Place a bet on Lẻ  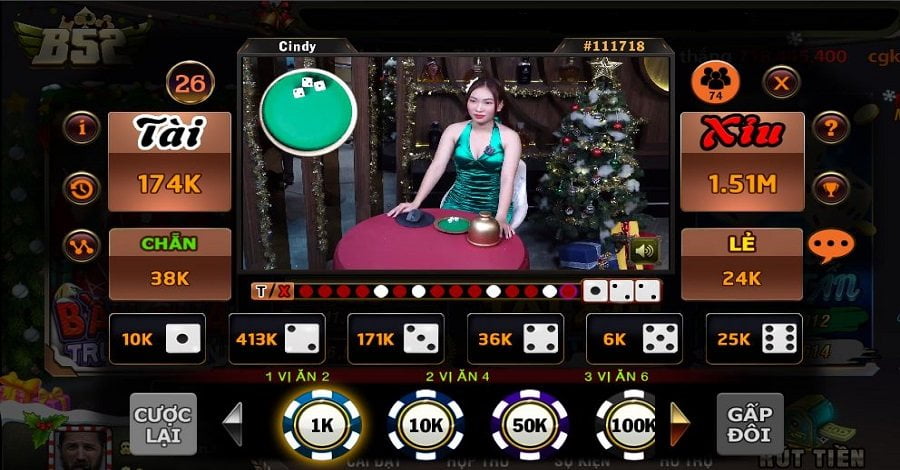click(x=742, y=263)
